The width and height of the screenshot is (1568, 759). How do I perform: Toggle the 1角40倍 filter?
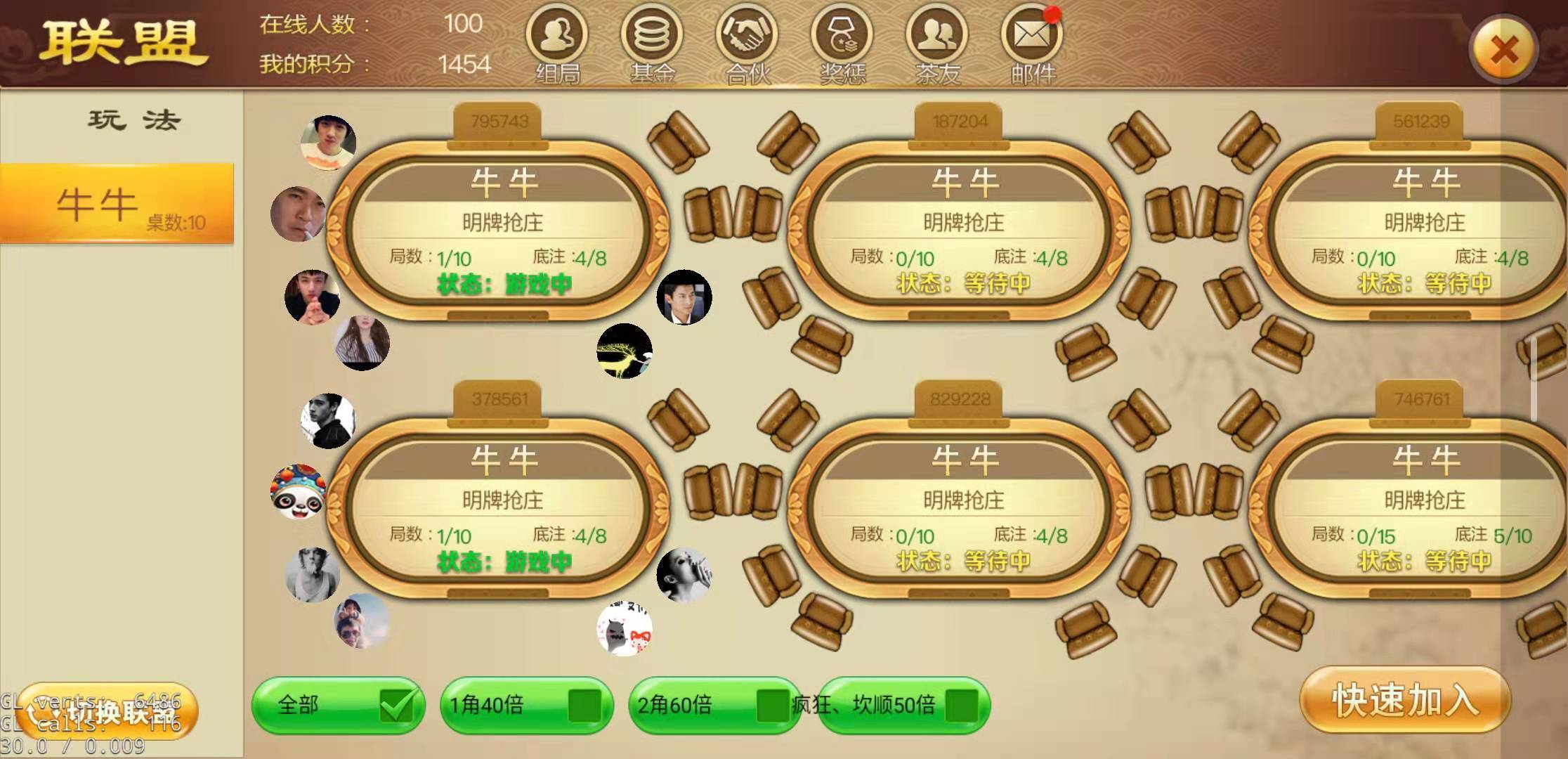[x=584, y=705]
